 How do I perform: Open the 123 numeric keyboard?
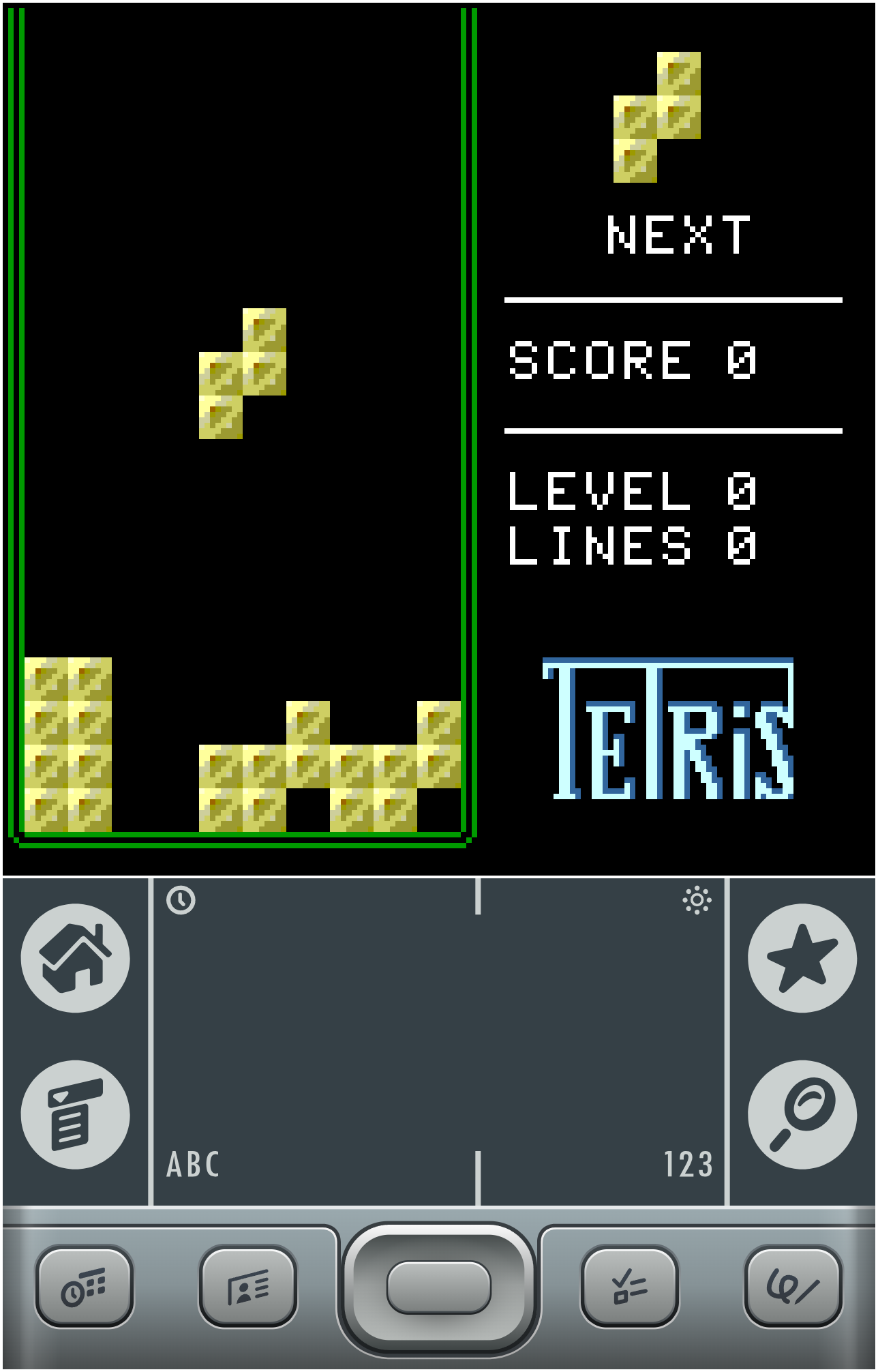(688, 1165)
